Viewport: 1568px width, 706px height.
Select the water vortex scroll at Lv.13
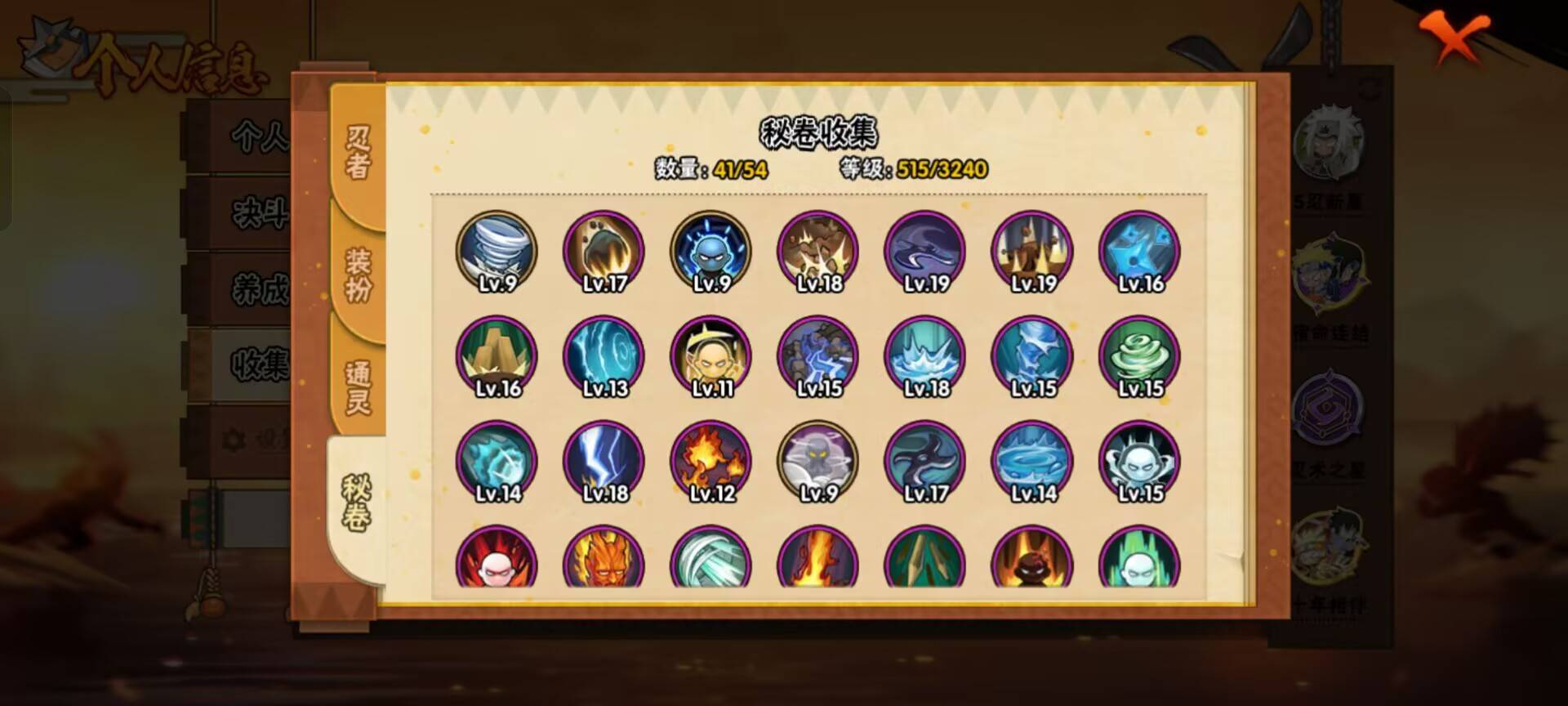pyautogui.click(x=604, y=357)
